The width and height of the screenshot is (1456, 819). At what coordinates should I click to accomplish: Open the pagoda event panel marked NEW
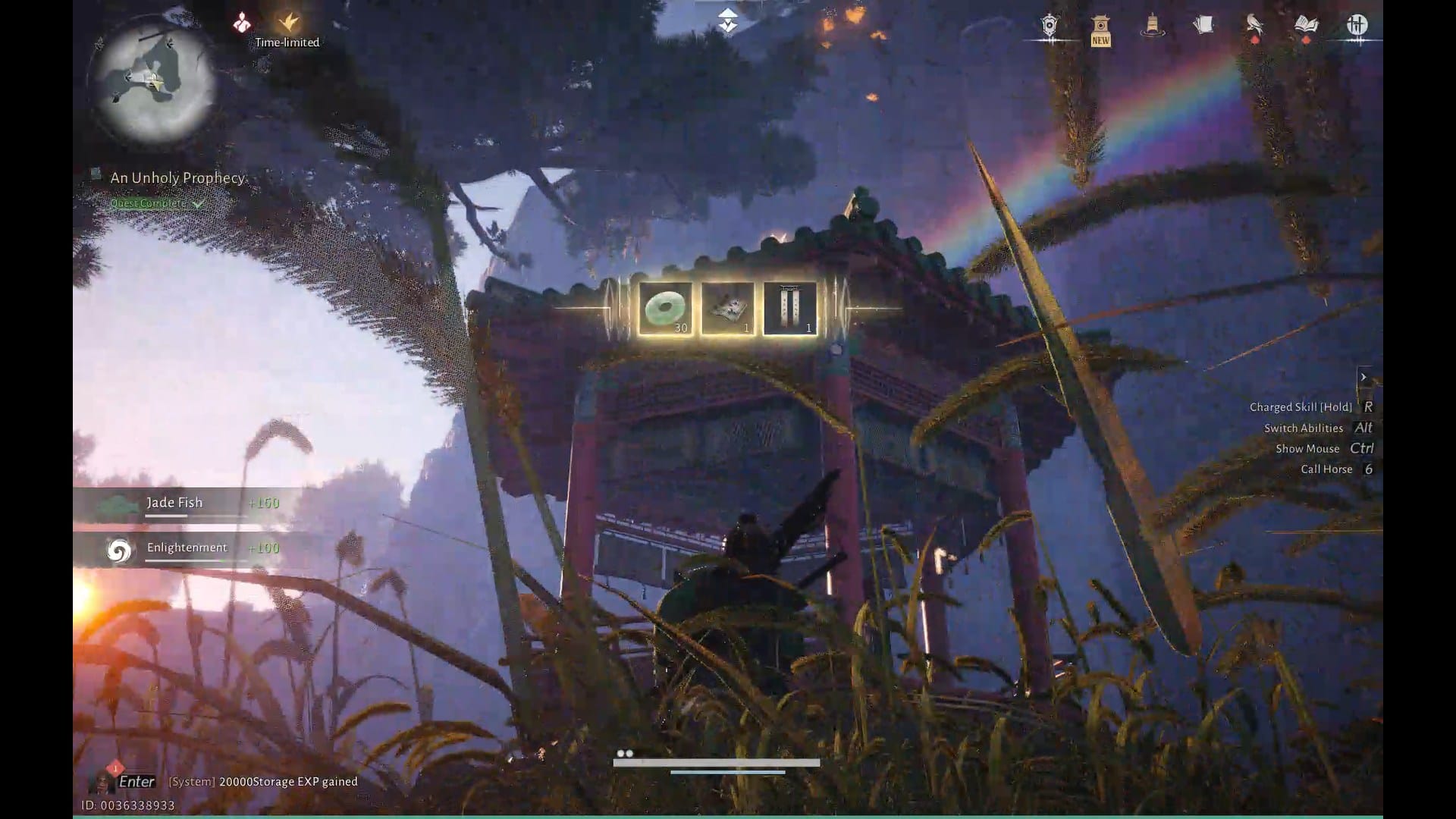[1100, 25]
